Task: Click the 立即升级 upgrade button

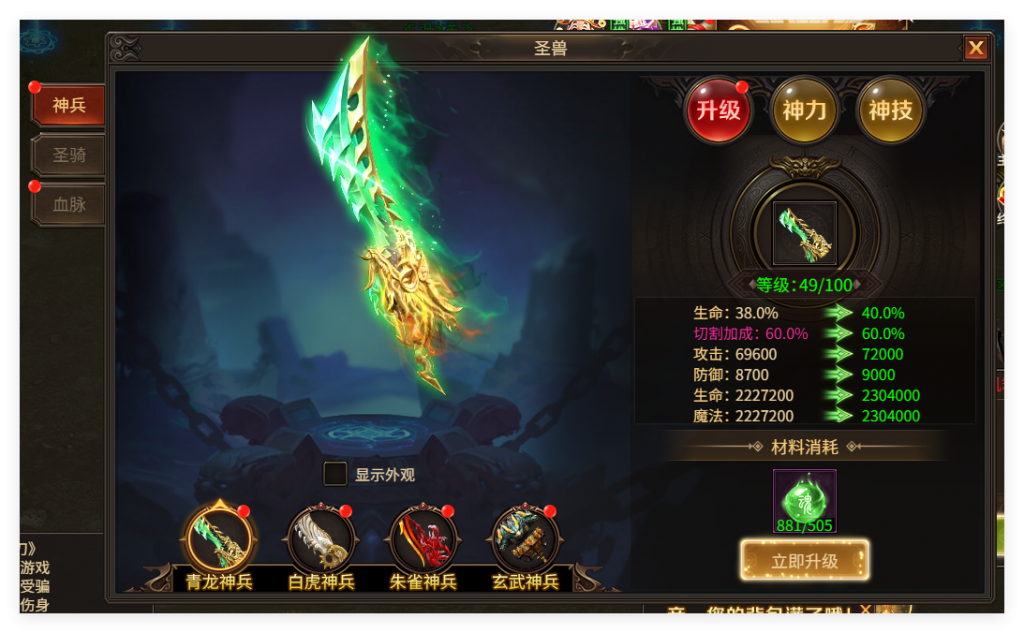Action: pyautogui.click(x=804, y=561)
